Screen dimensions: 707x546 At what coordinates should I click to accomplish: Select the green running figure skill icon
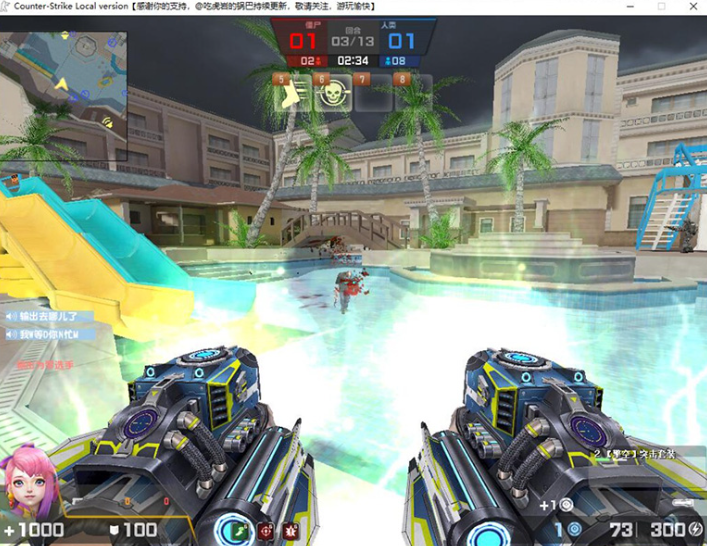(238, 529)
